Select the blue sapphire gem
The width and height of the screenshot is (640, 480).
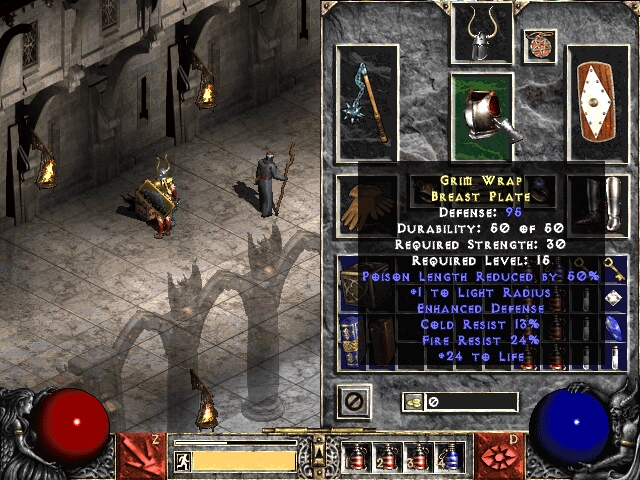617,325
